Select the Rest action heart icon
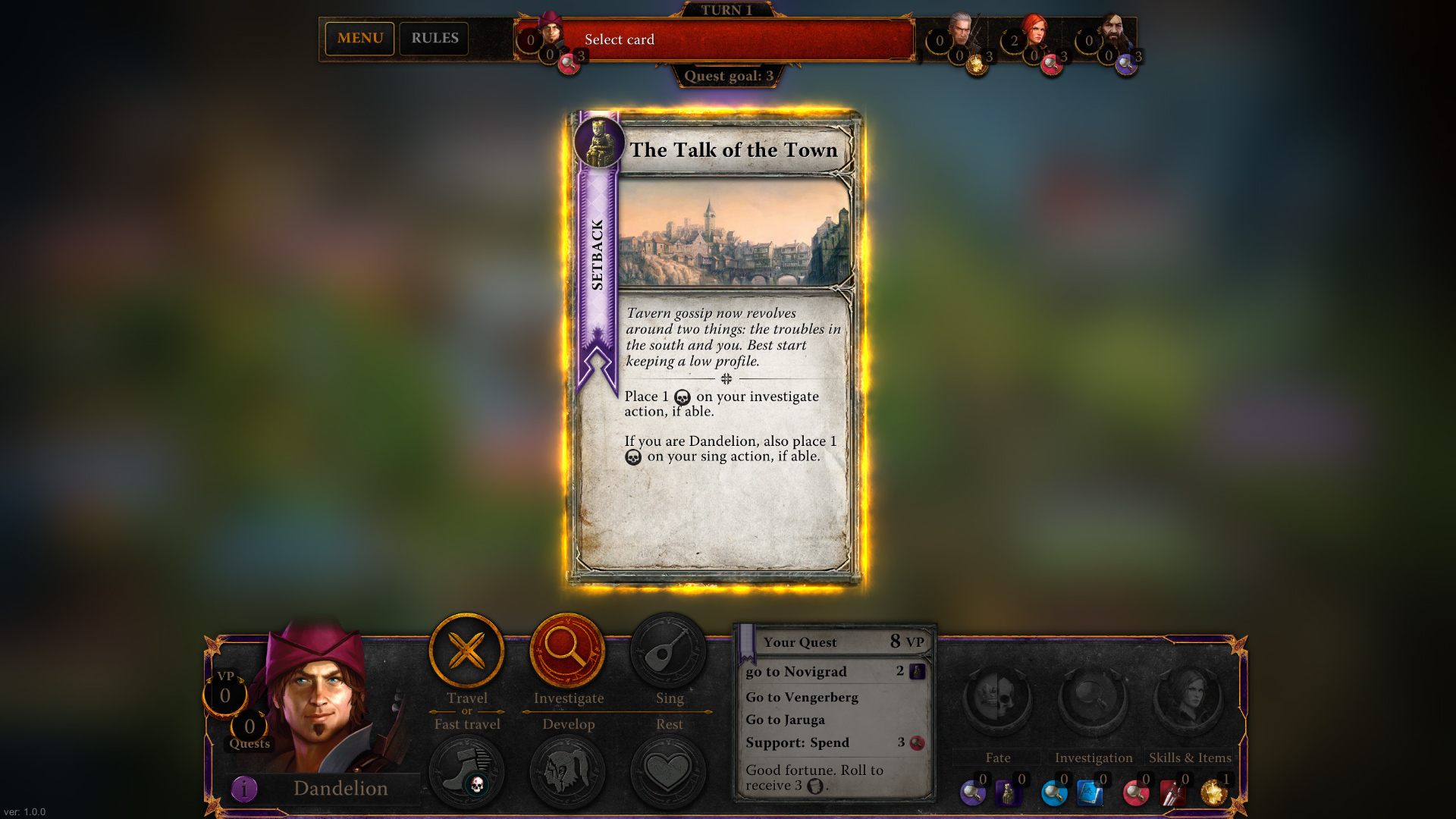The width and height of the screenshot is (1456, 819). coord(669,770)
